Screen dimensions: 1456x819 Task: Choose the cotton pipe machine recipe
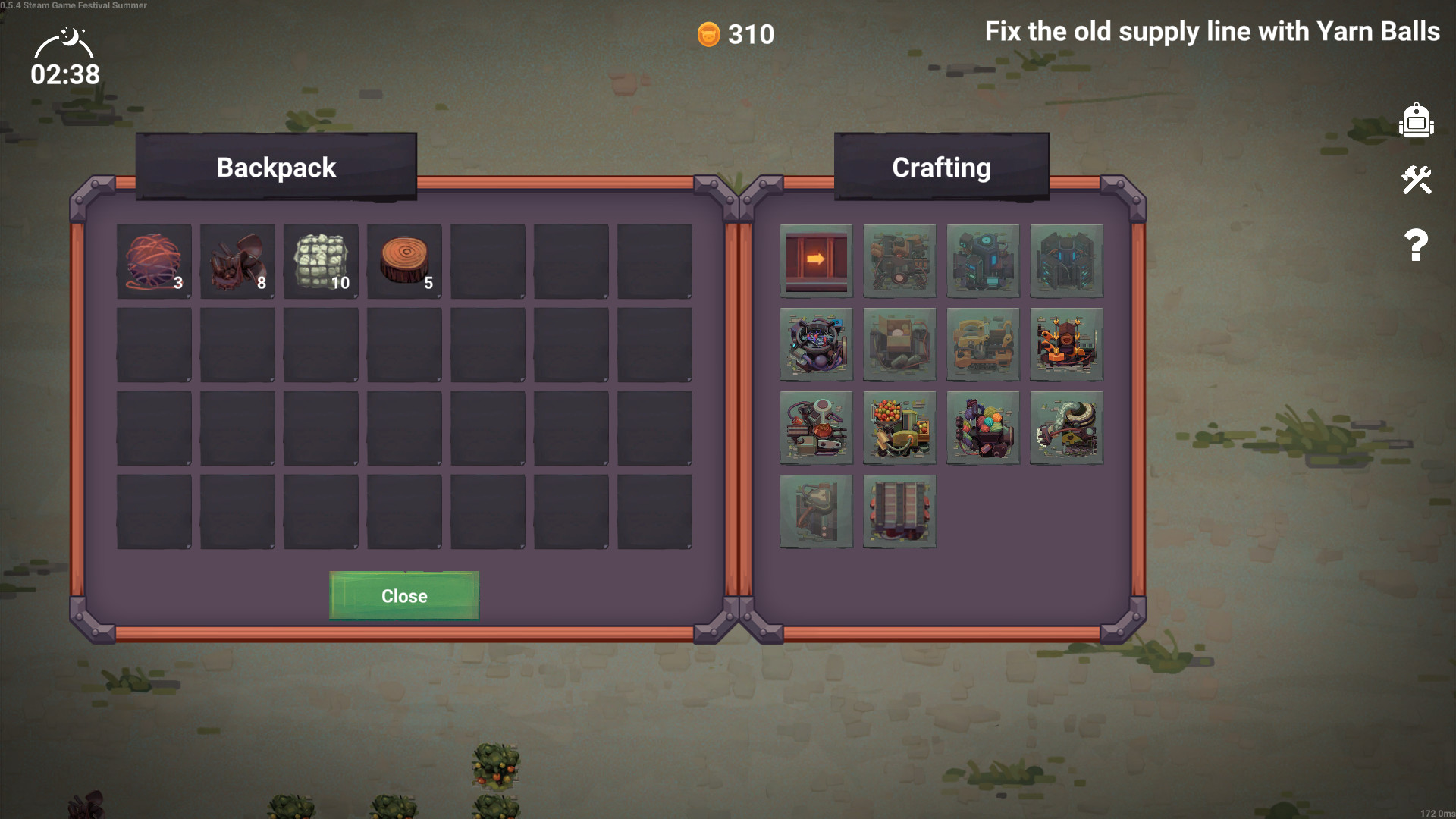1066,427
